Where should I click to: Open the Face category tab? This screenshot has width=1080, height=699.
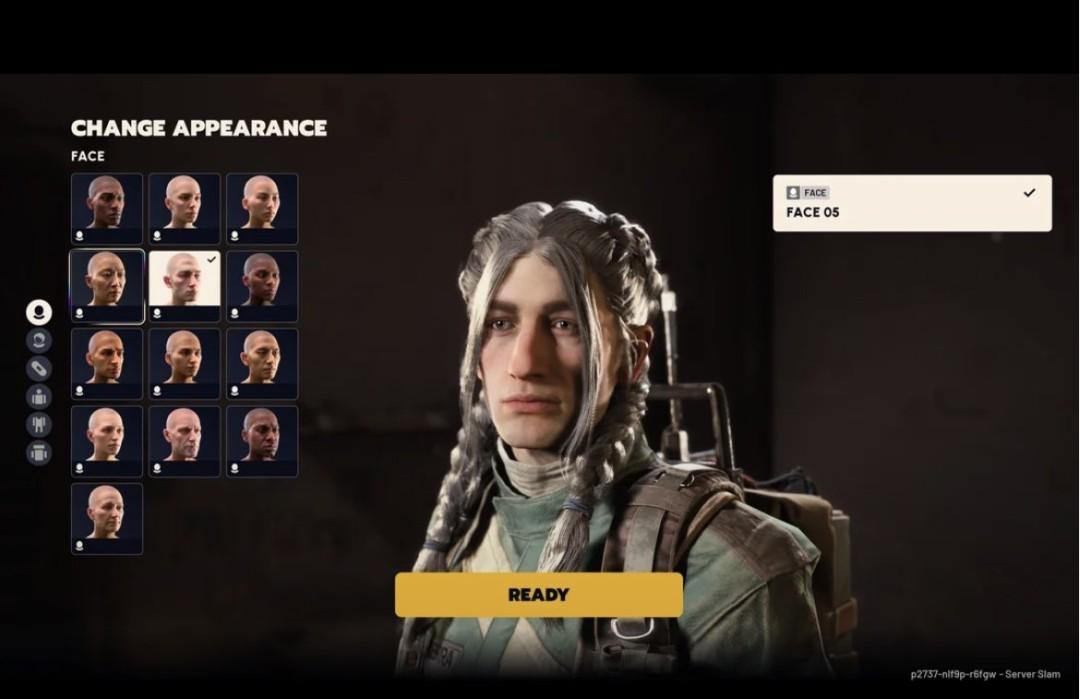39,312
